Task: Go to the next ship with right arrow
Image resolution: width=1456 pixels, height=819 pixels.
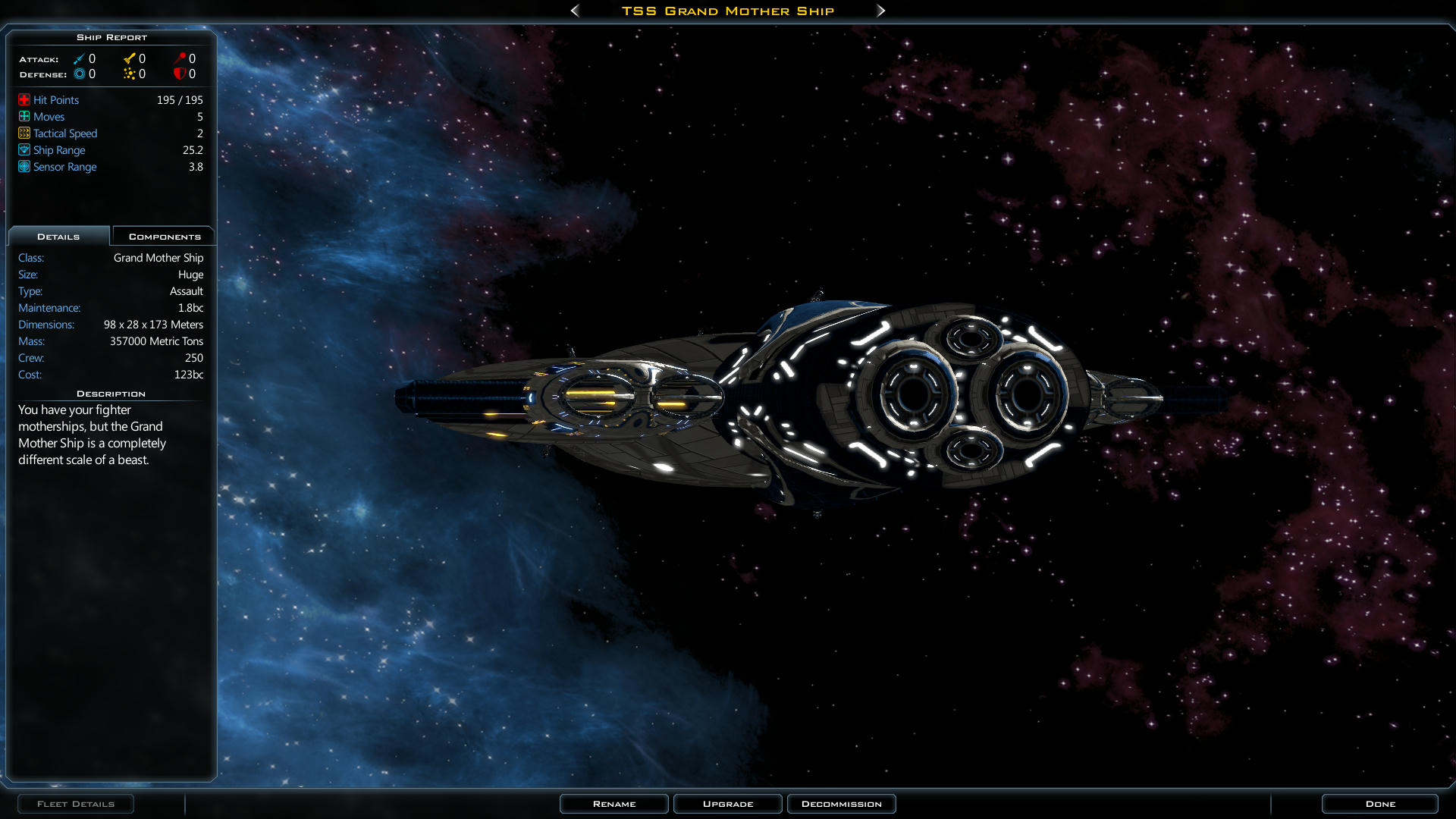Action: tap(880, 11)
